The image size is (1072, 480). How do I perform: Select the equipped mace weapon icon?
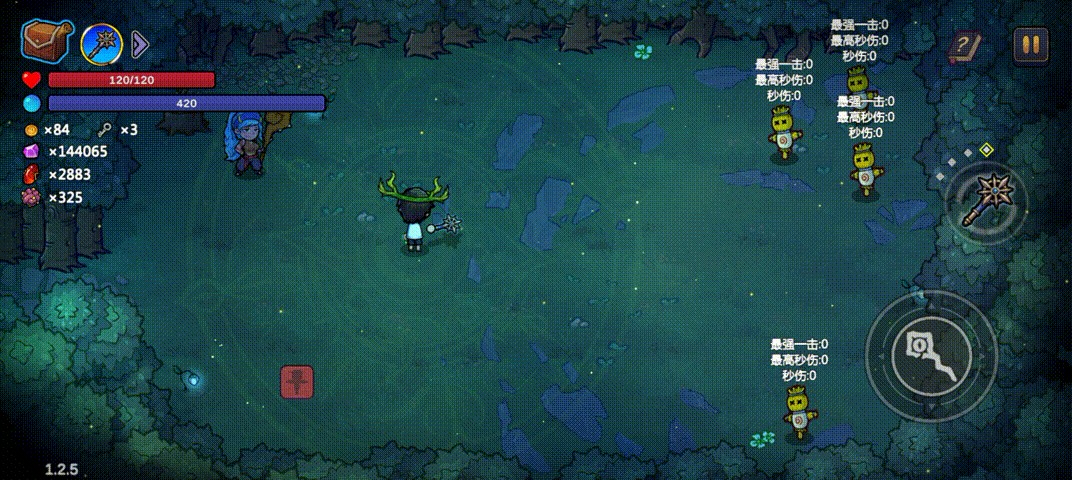click(101, 44)
